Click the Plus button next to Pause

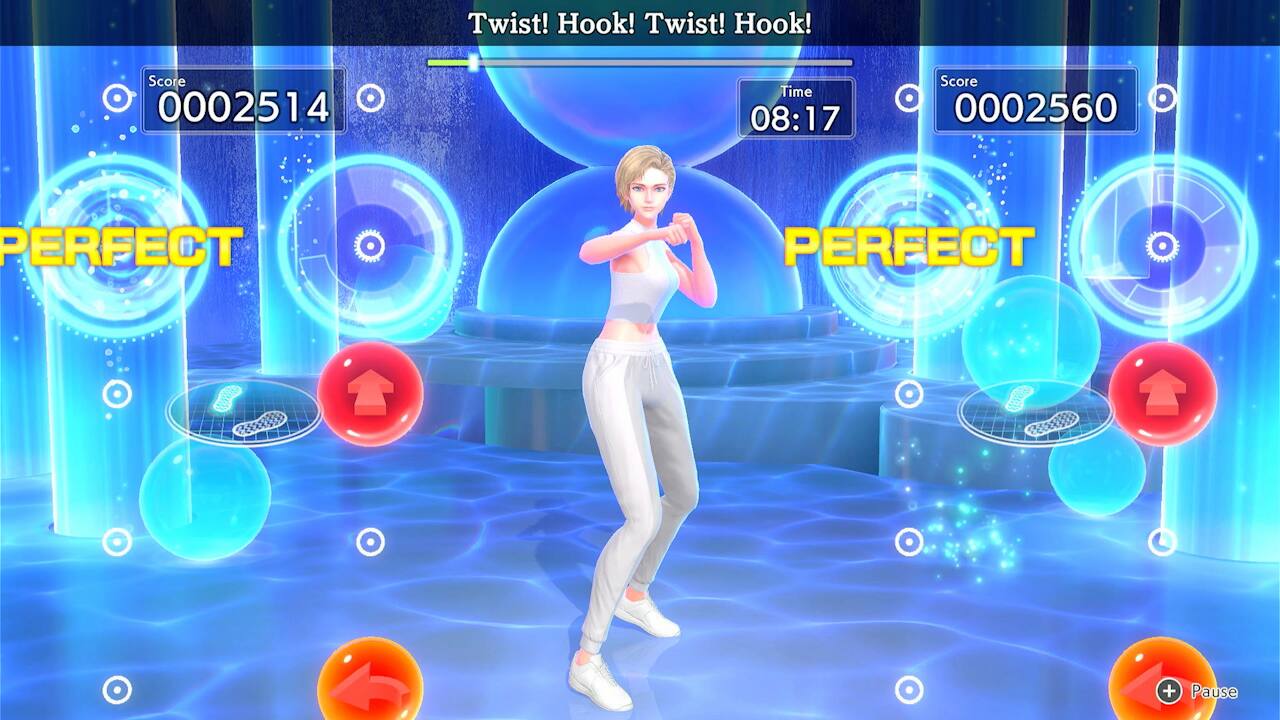[x=1168, y=690]
